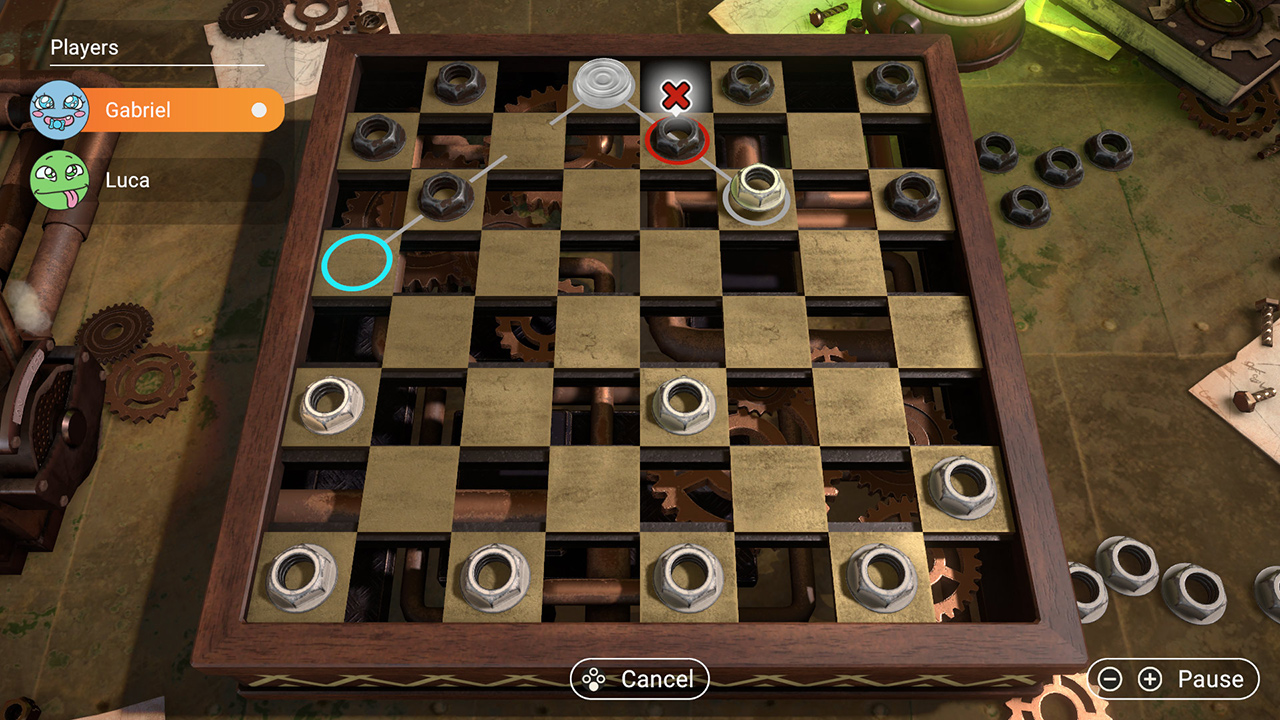Click the red X capture marker
This screenshot has width=1280, height=720.
click(676, 95)
